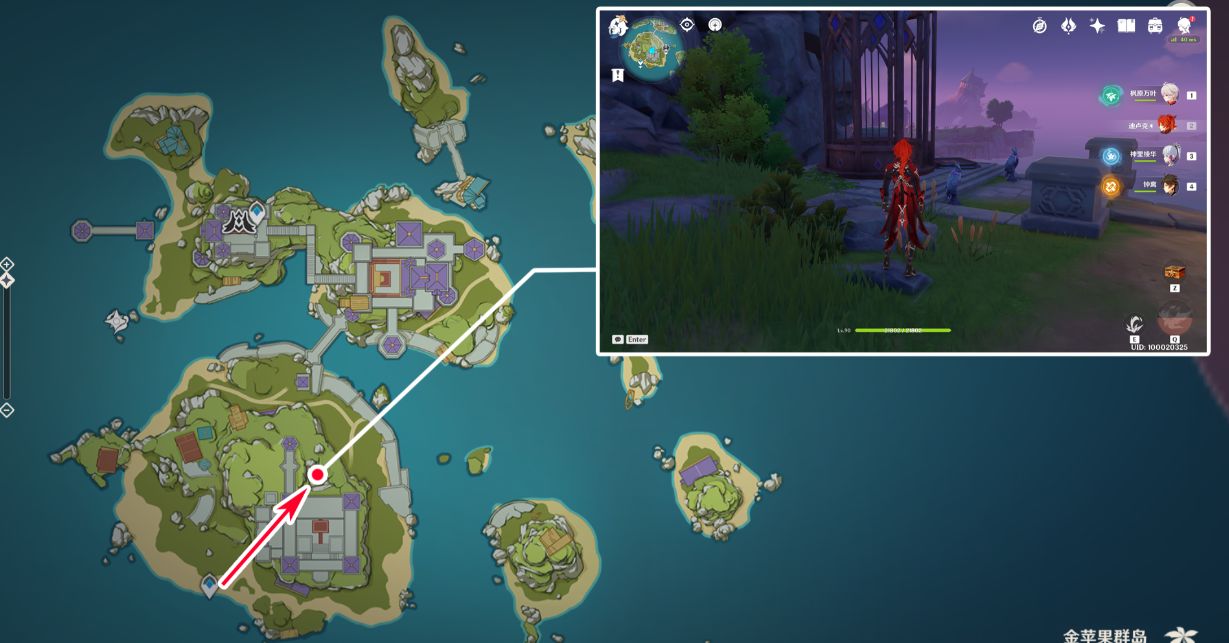Viewport: 1229px width, 643px height.
Task: Click the map zoom slider handle
Action: 7,280
